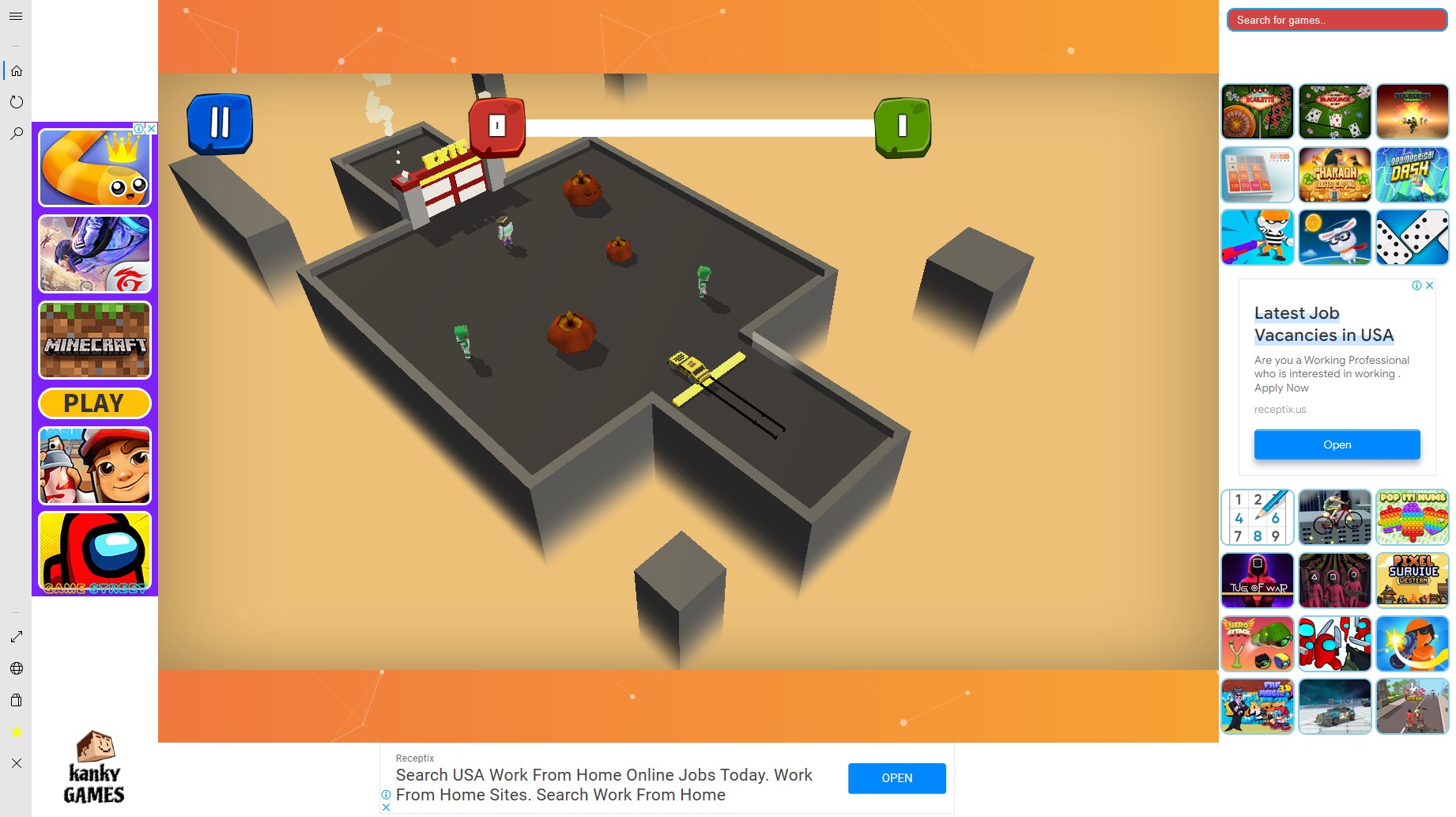Open the search magnifier icon on sidebar
The height and width of the screenshot is (817, 1456).
coord(17,133)
